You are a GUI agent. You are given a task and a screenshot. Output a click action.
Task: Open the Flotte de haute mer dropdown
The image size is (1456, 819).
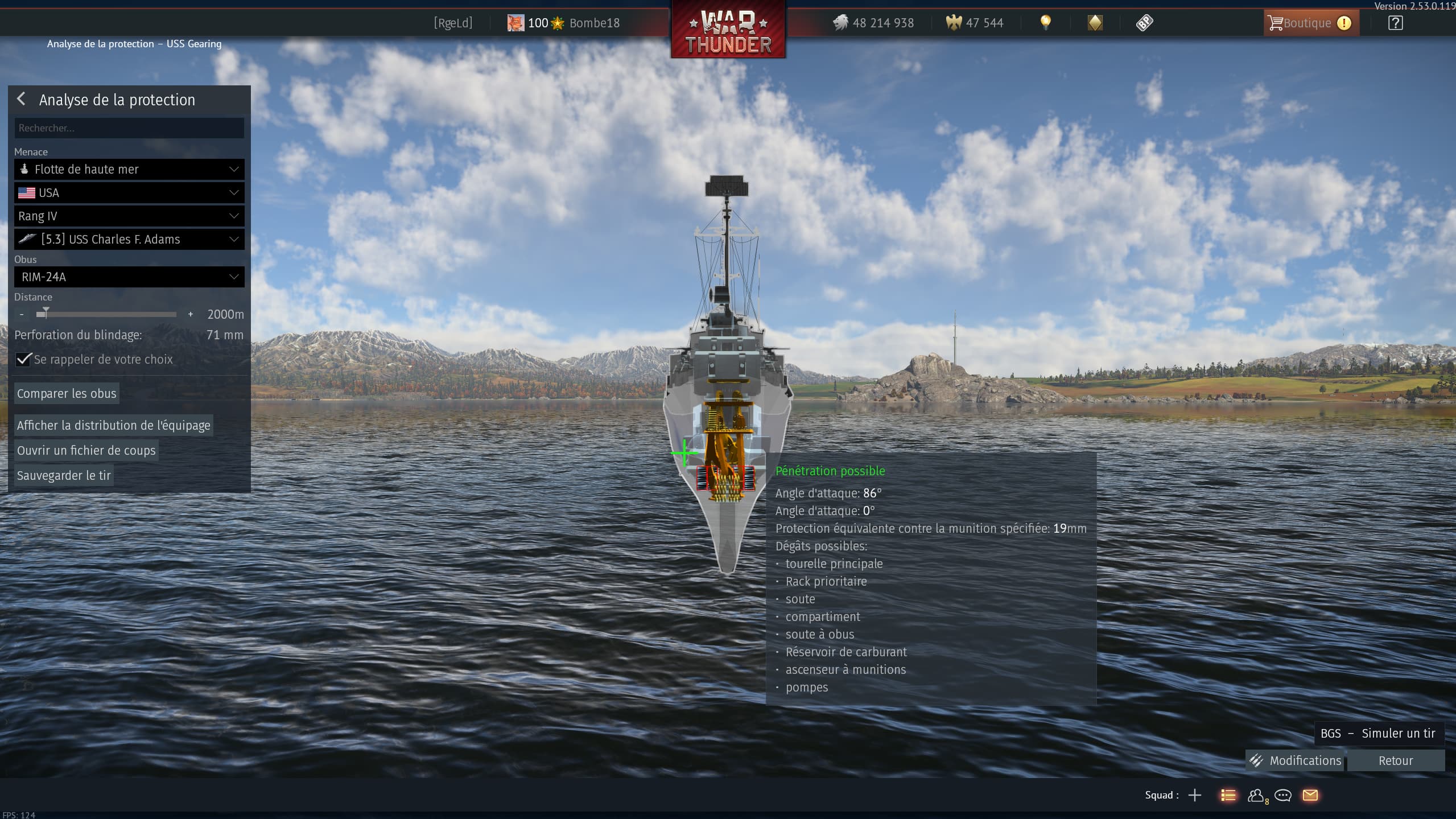[129, 169]
